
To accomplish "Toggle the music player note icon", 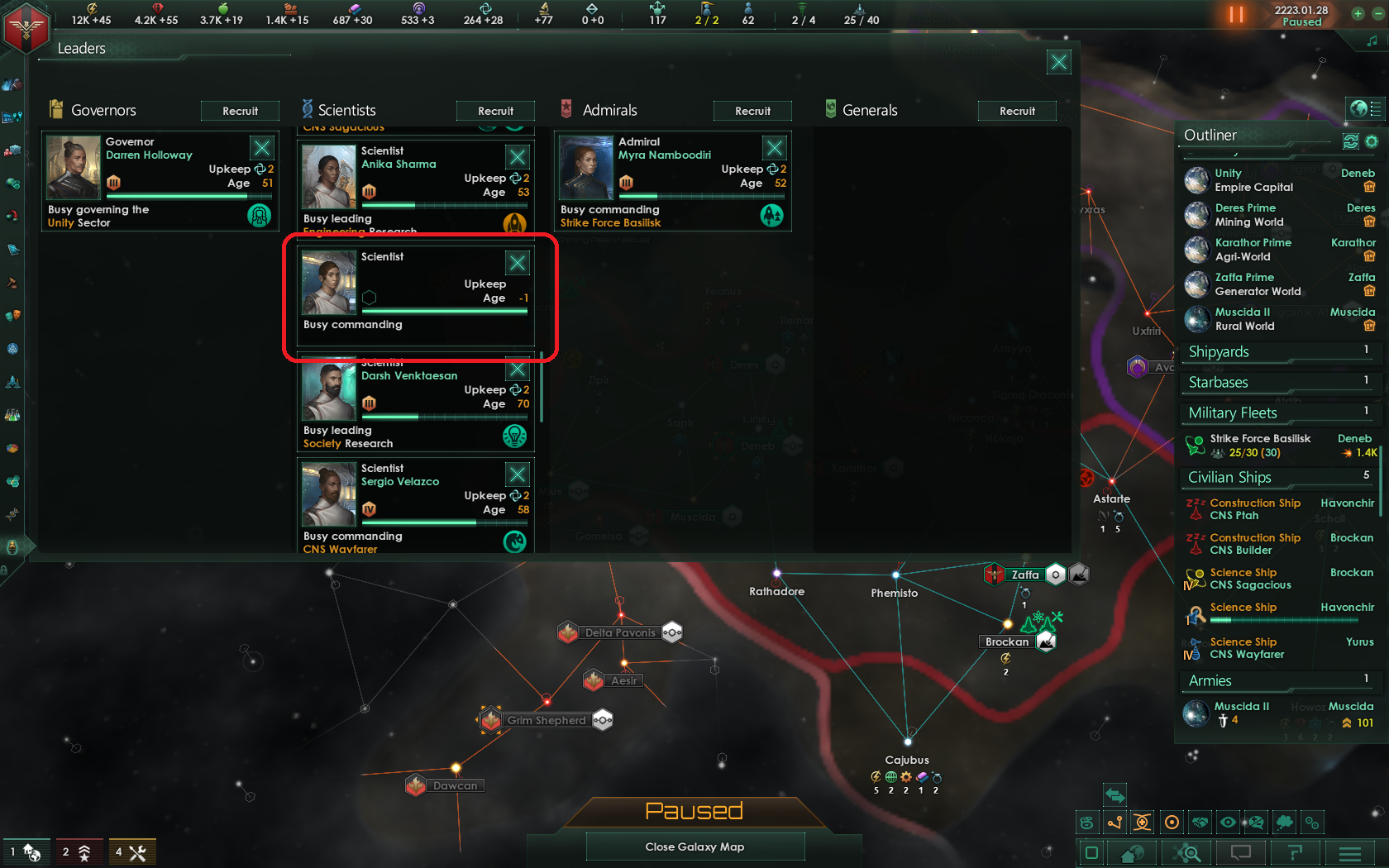I will pyautogui.click(x=1373, y=40).
